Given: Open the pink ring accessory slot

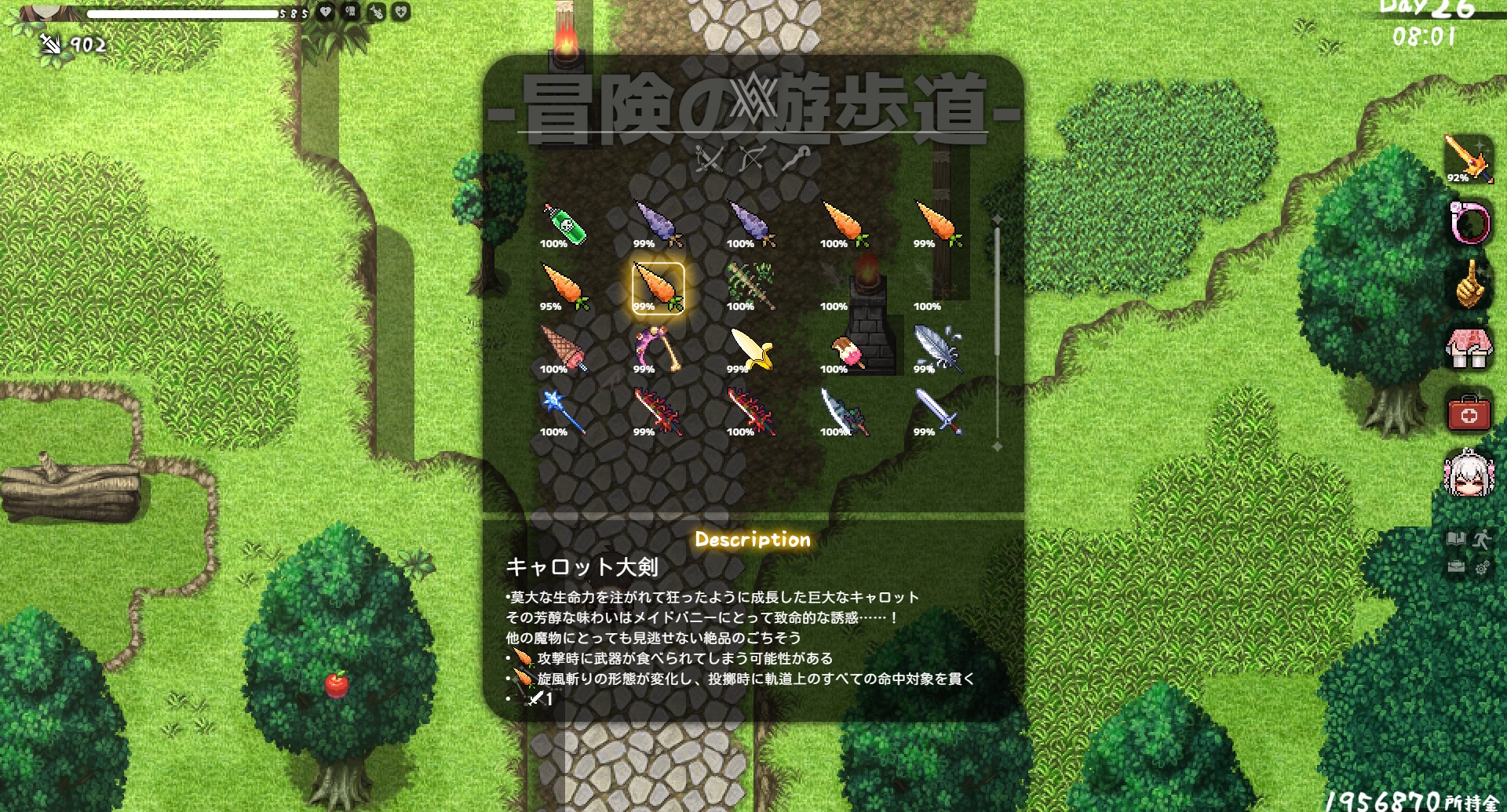Looking at the screenshot, I should pyautogui.click(x=1469, y=223).
